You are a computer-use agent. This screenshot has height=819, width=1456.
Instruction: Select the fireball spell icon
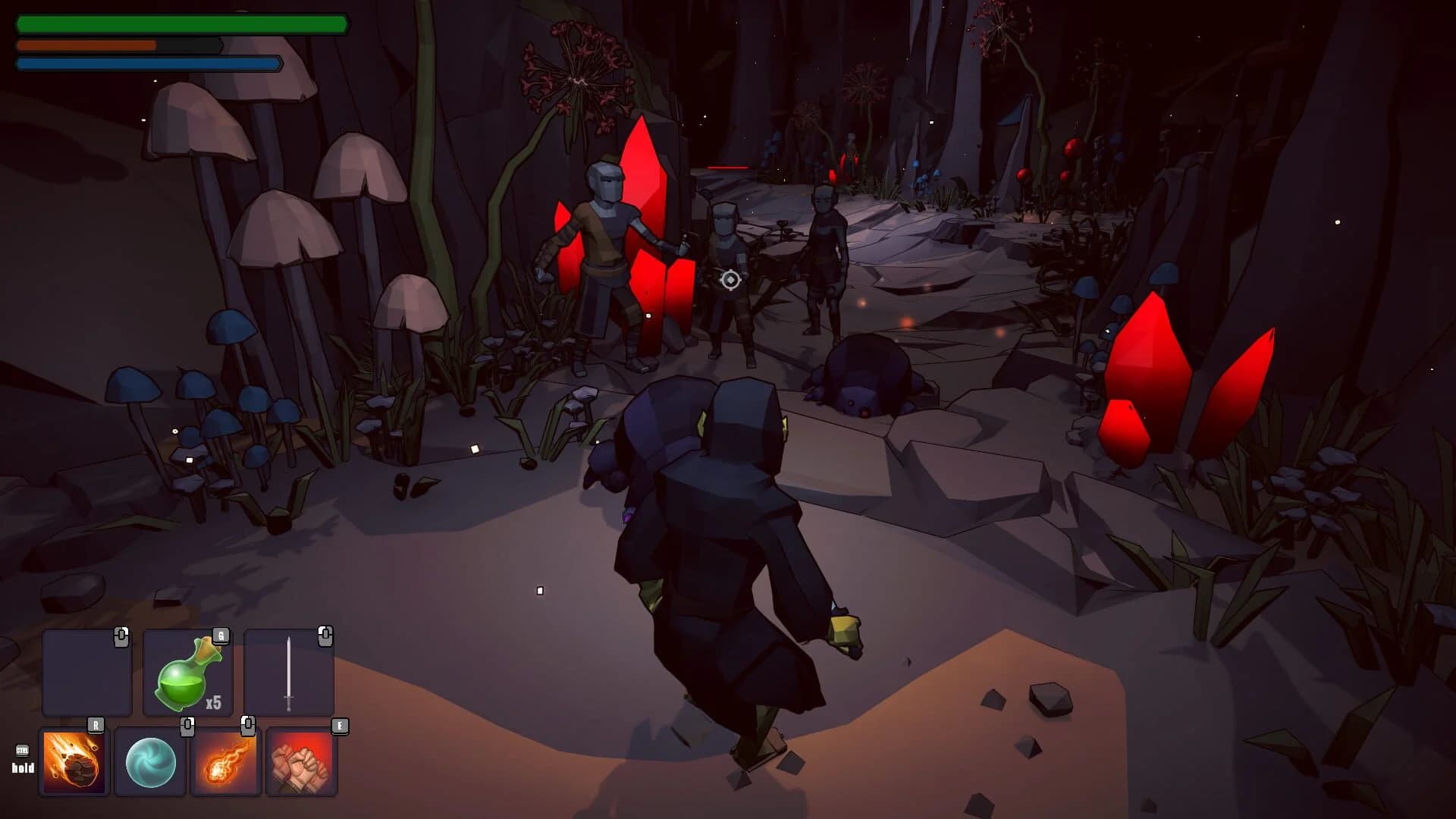point(226,762)
